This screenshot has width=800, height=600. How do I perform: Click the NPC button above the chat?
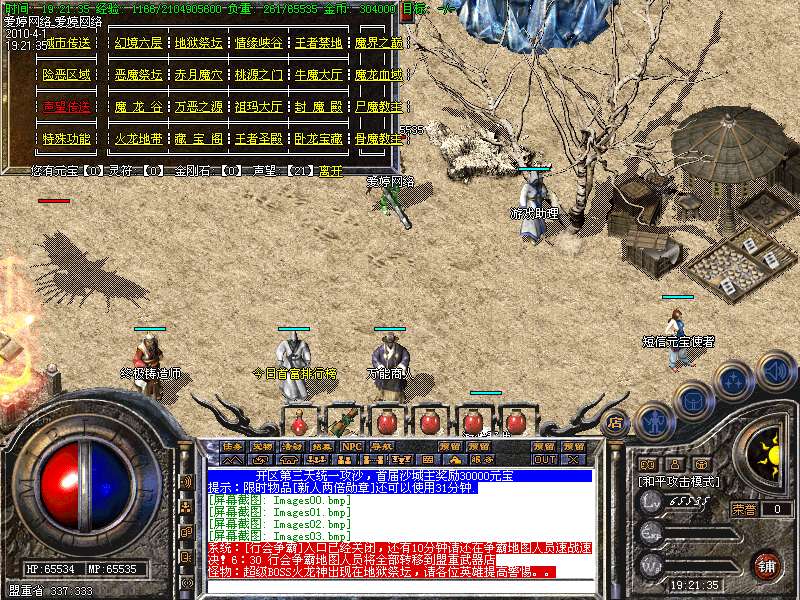[x=351, y=447]
